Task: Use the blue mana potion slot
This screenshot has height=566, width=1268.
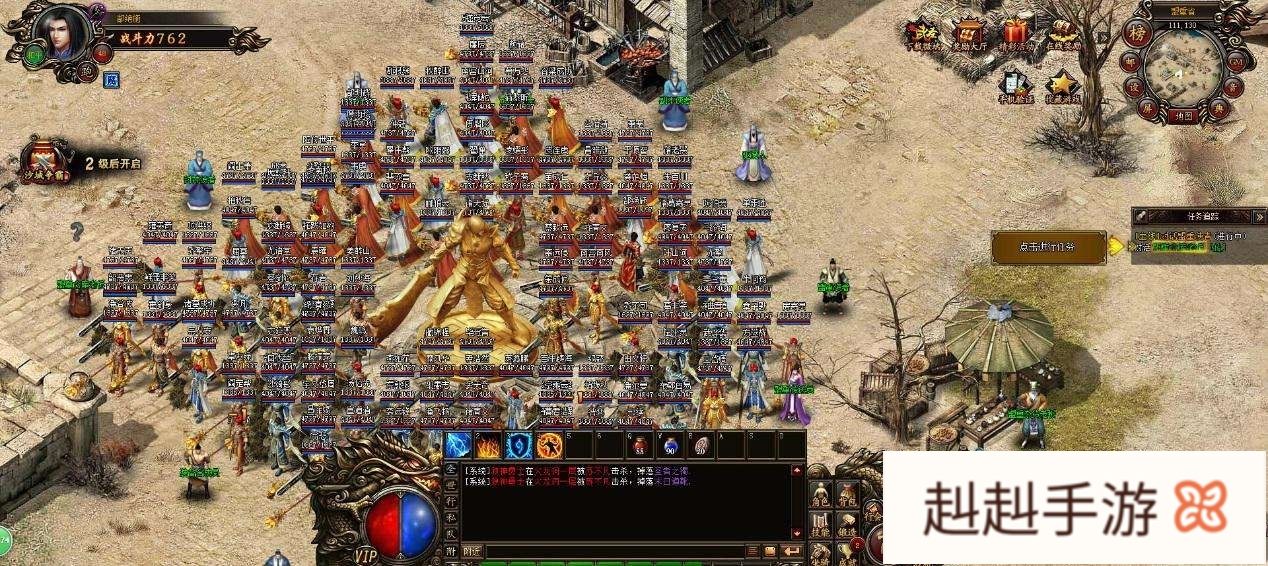Action: pyautogui.click(x=668, y=445)
